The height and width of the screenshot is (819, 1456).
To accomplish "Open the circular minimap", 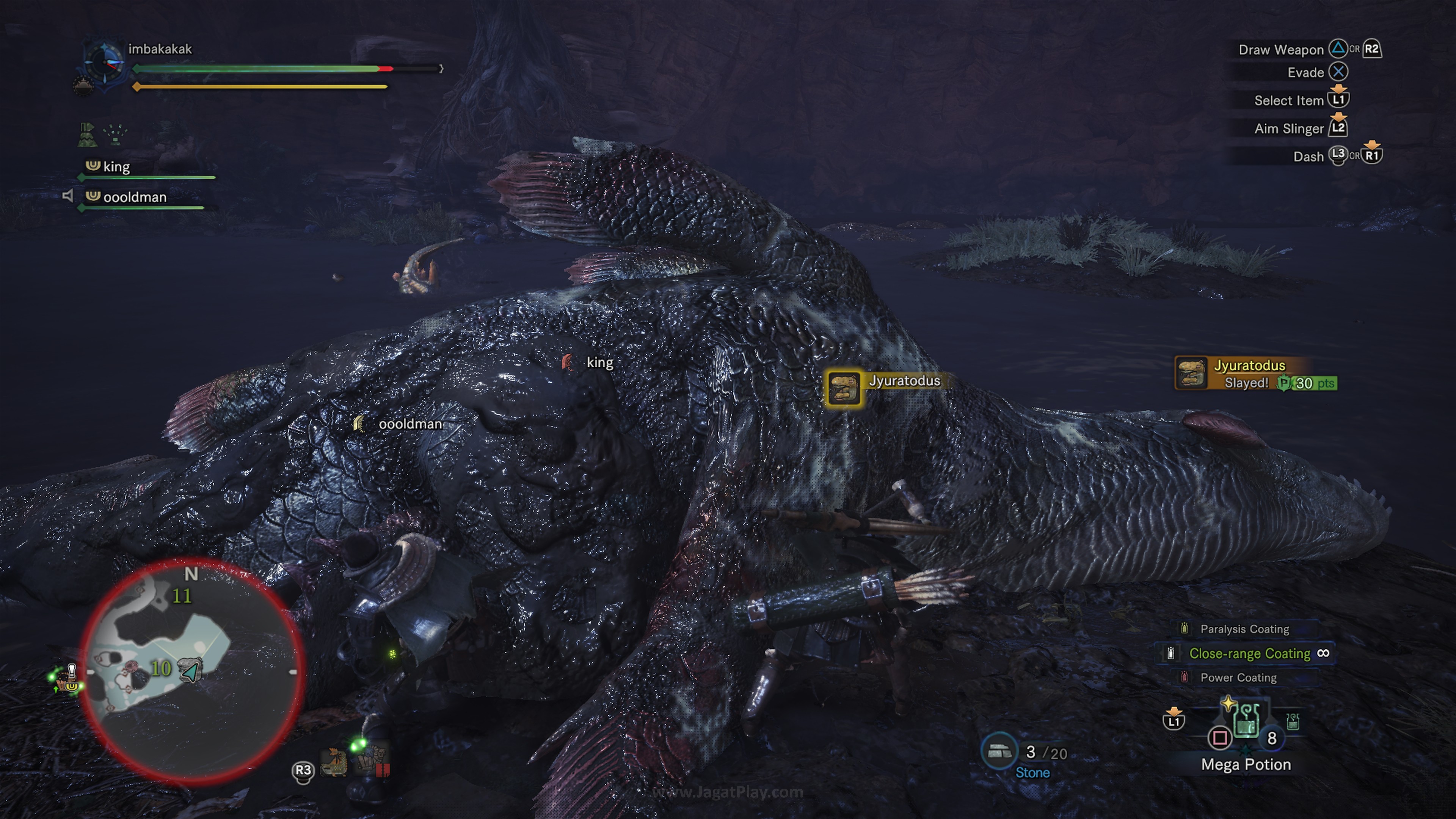I will 192,670.
